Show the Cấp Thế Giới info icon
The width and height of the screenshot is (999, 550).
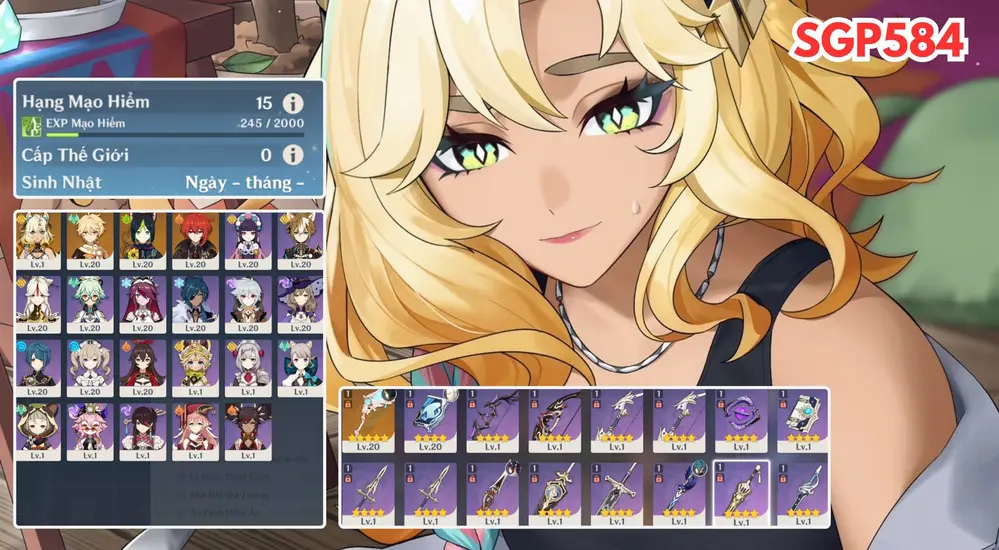coord(293,155)
